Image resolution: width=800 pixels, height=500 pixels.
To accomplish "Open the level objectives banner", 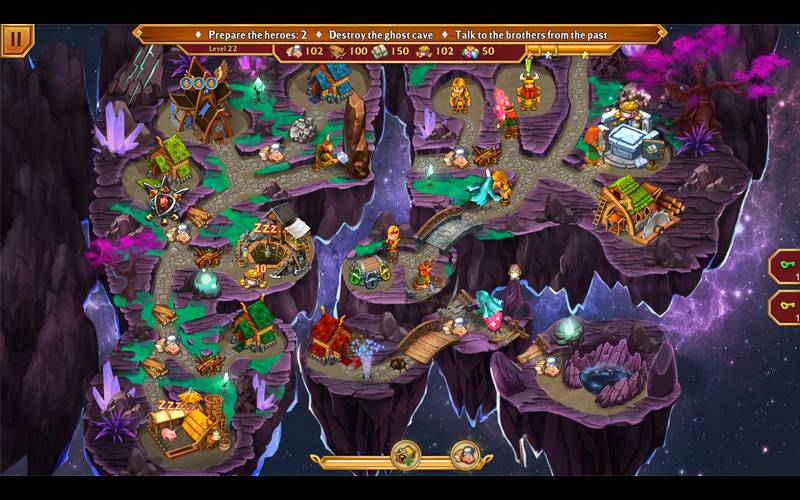I will [400, 34].
